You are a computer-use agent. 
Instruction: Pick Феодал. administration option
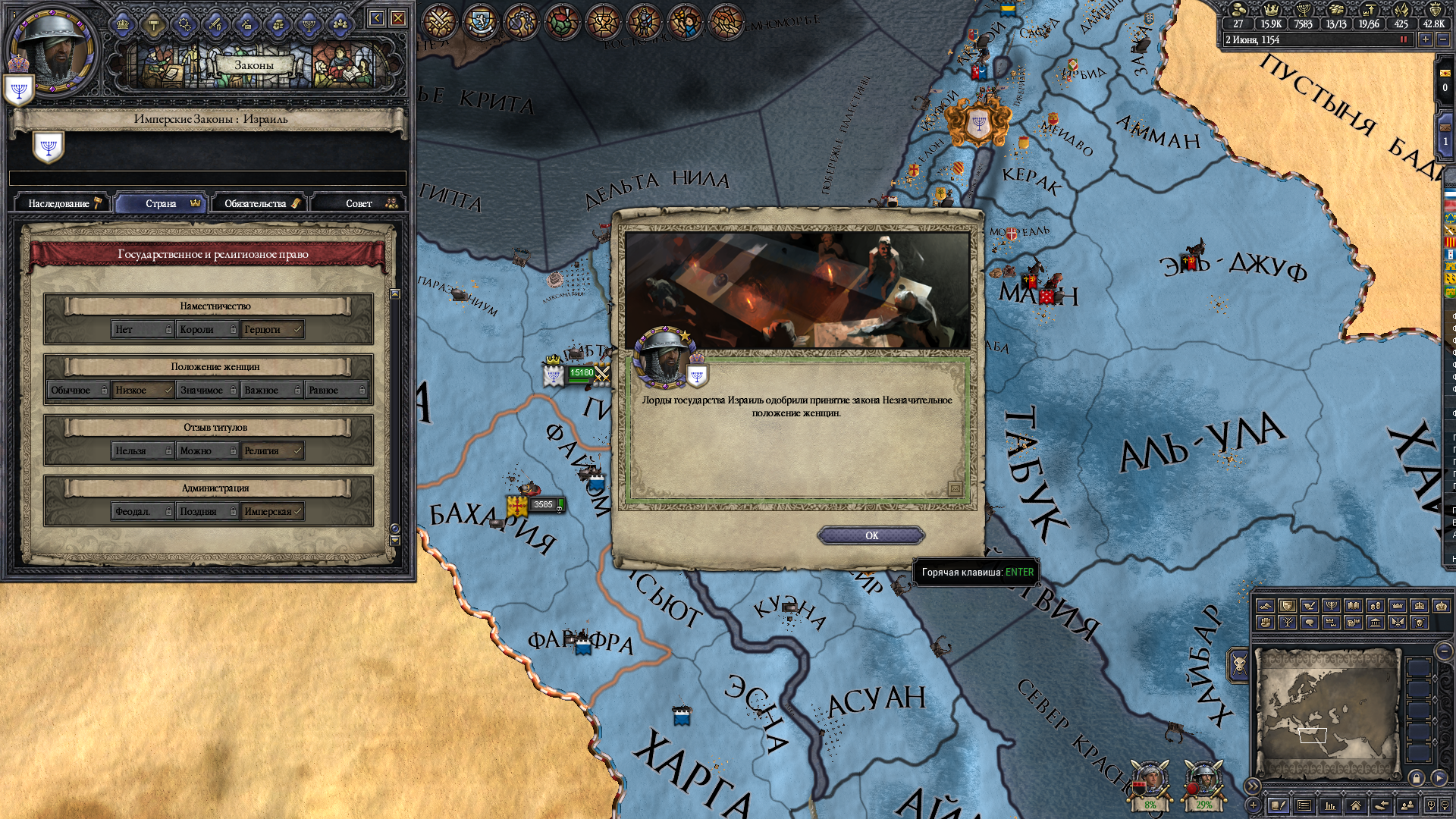coord(142,511)
